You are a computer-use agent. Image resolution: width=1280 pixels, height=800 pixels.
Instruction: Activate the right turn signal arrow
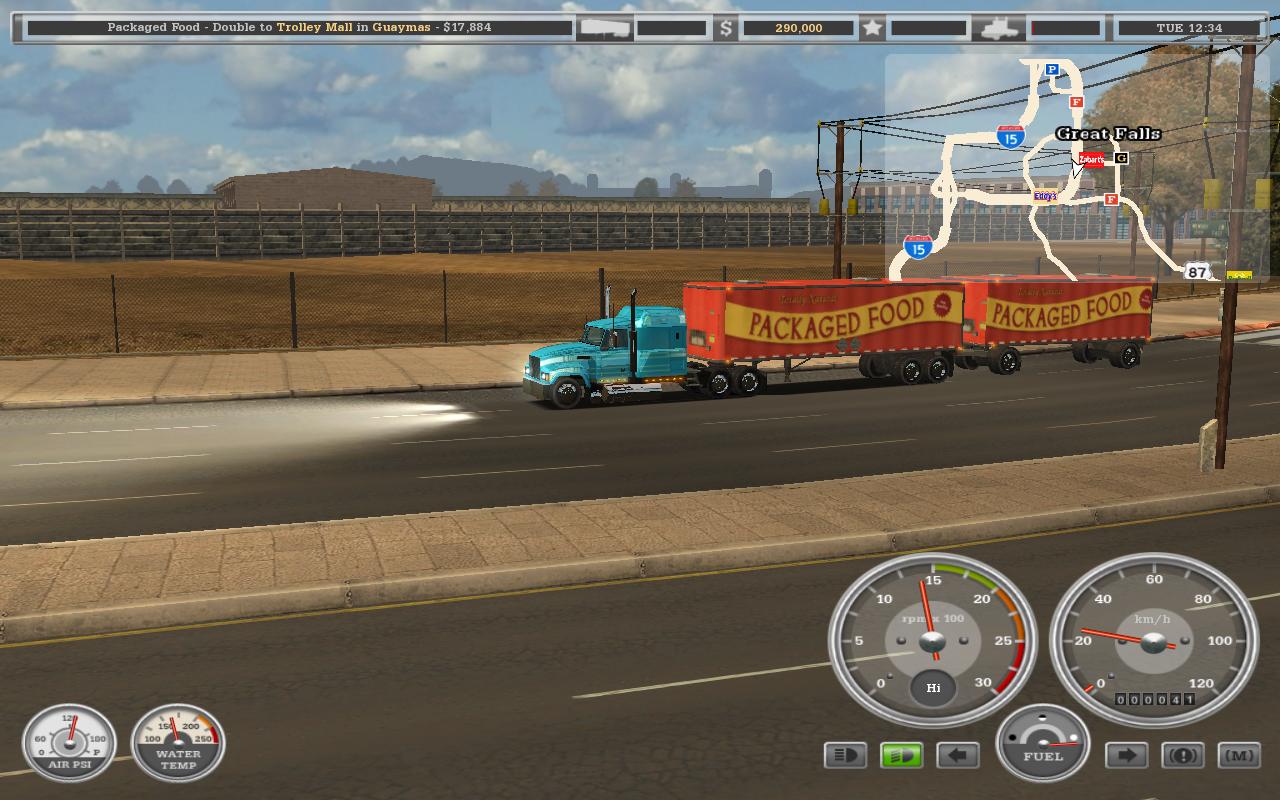1126,755
